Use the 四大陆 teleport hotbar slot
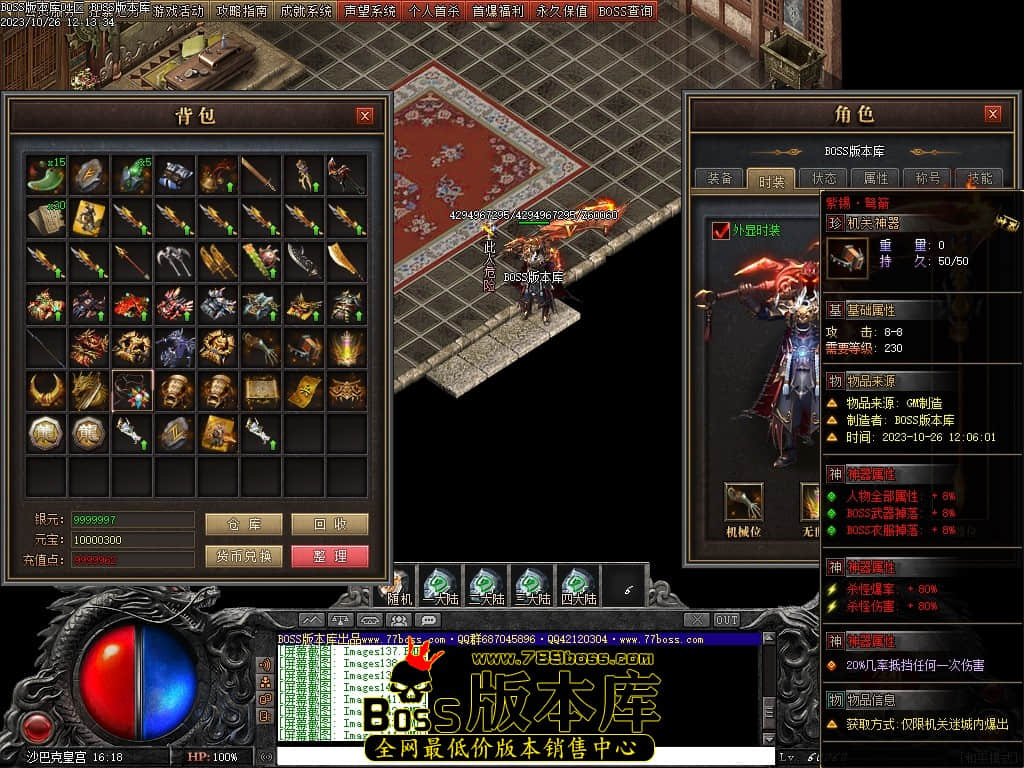 pyautogui.click(x=578, y=586)
